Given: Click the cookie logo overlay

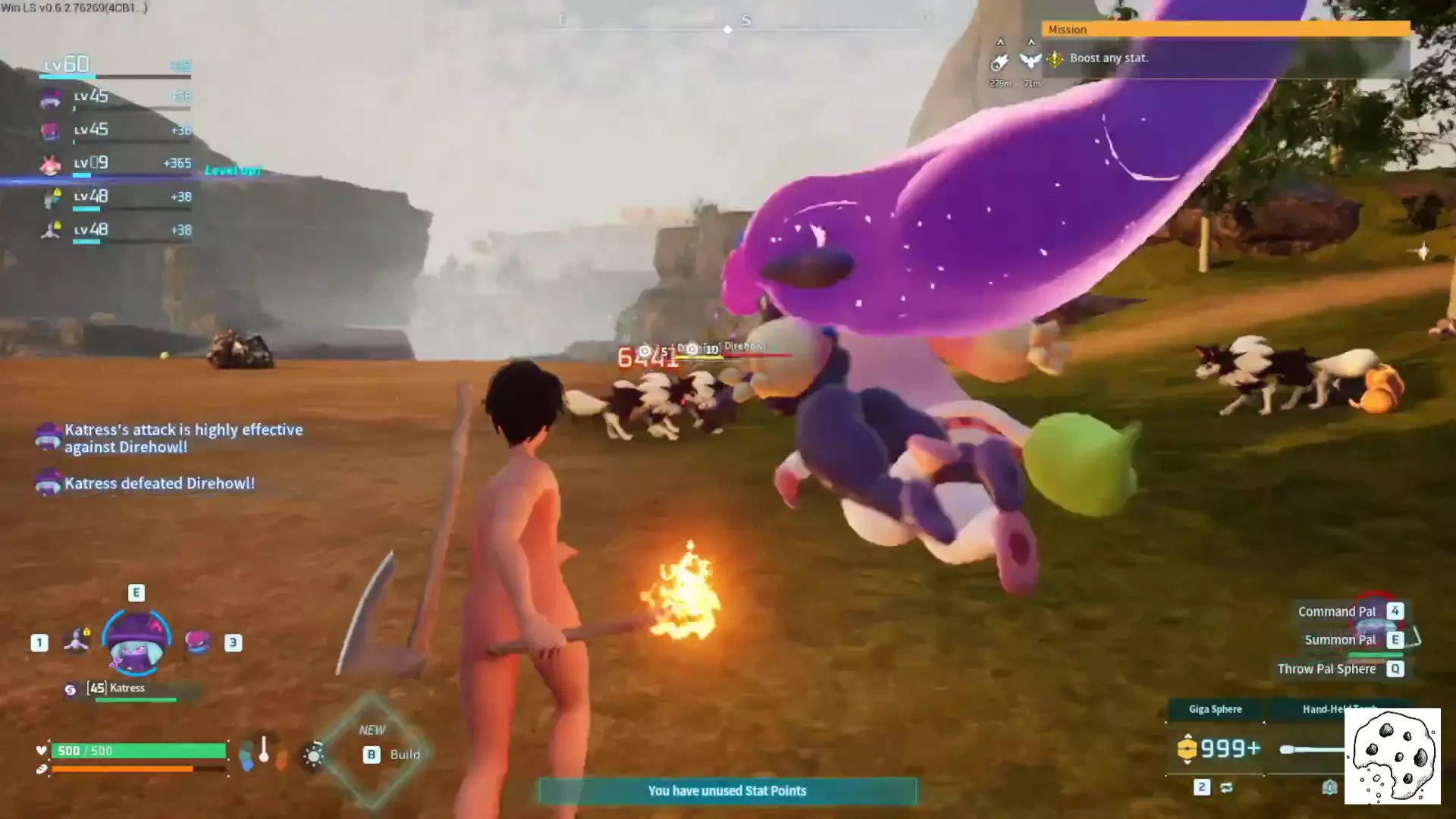Looking at the screenshot, I should 1392,756.
